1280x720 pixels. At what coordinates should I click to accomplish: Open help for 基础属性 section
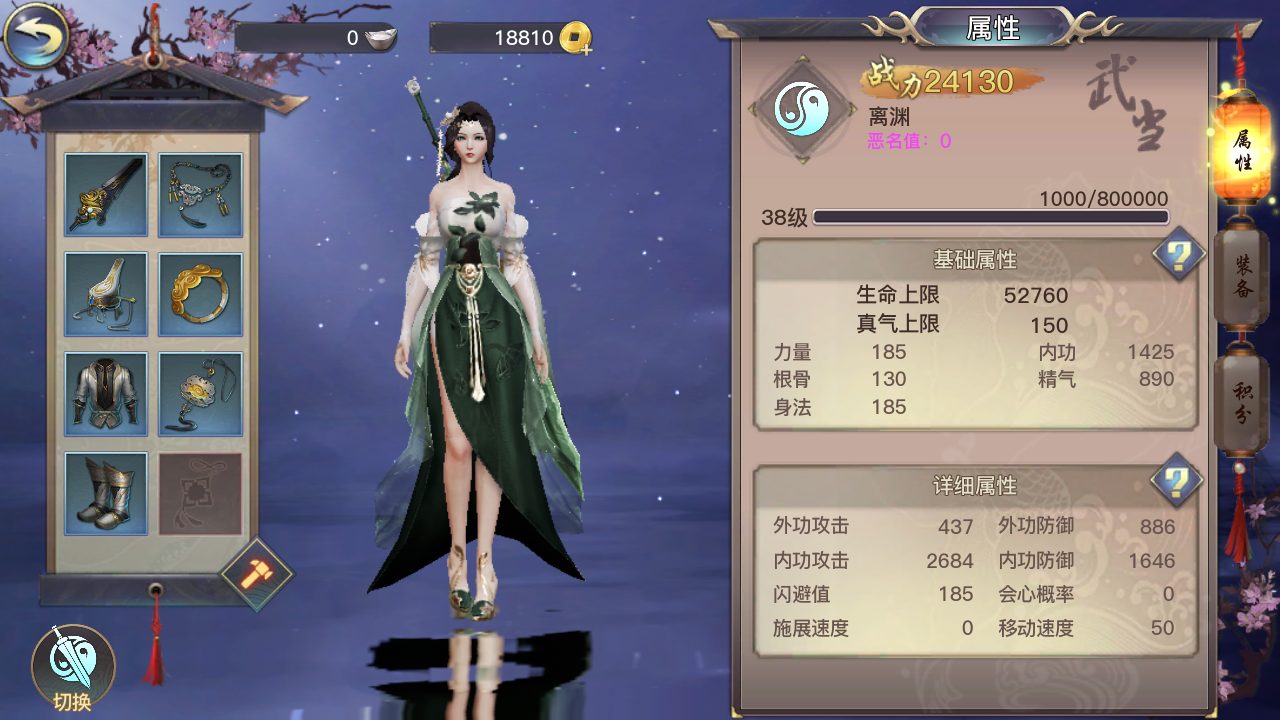coord(1176,257)
